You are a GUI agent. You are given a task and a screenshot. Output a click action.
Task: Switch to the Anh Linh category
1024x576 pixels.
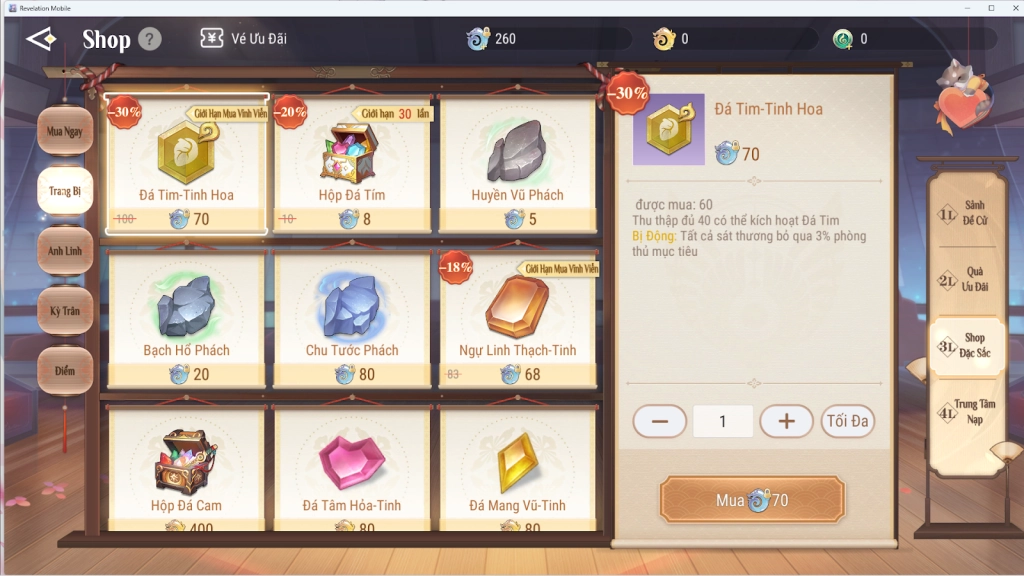[x=65, y=251]
